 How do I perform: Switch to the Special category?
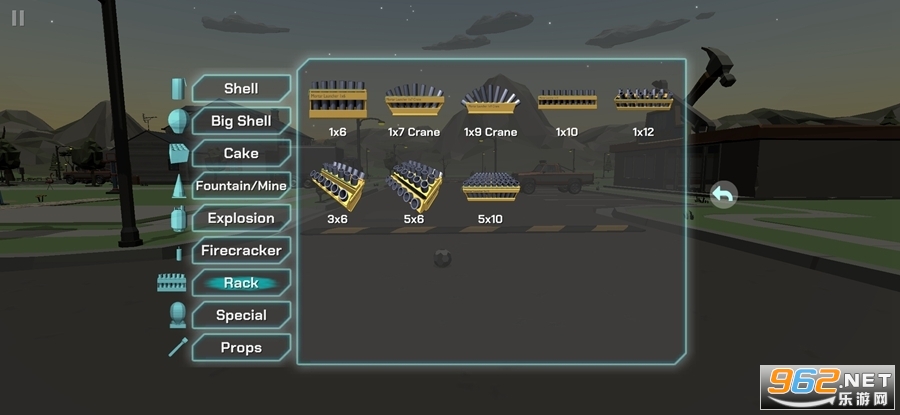(x=241, y=315)
